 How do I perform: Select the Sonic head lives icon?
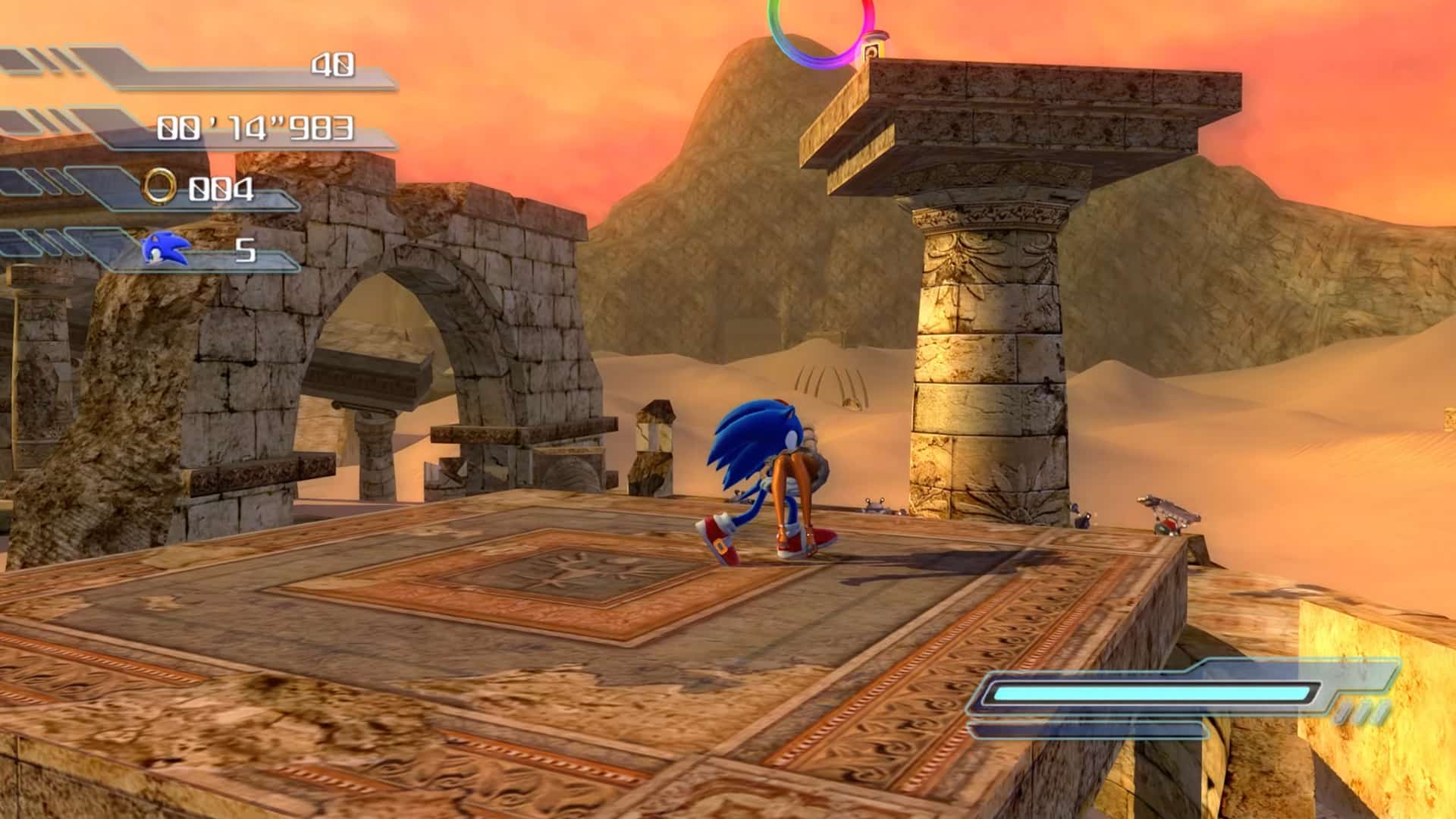(165, 248)
